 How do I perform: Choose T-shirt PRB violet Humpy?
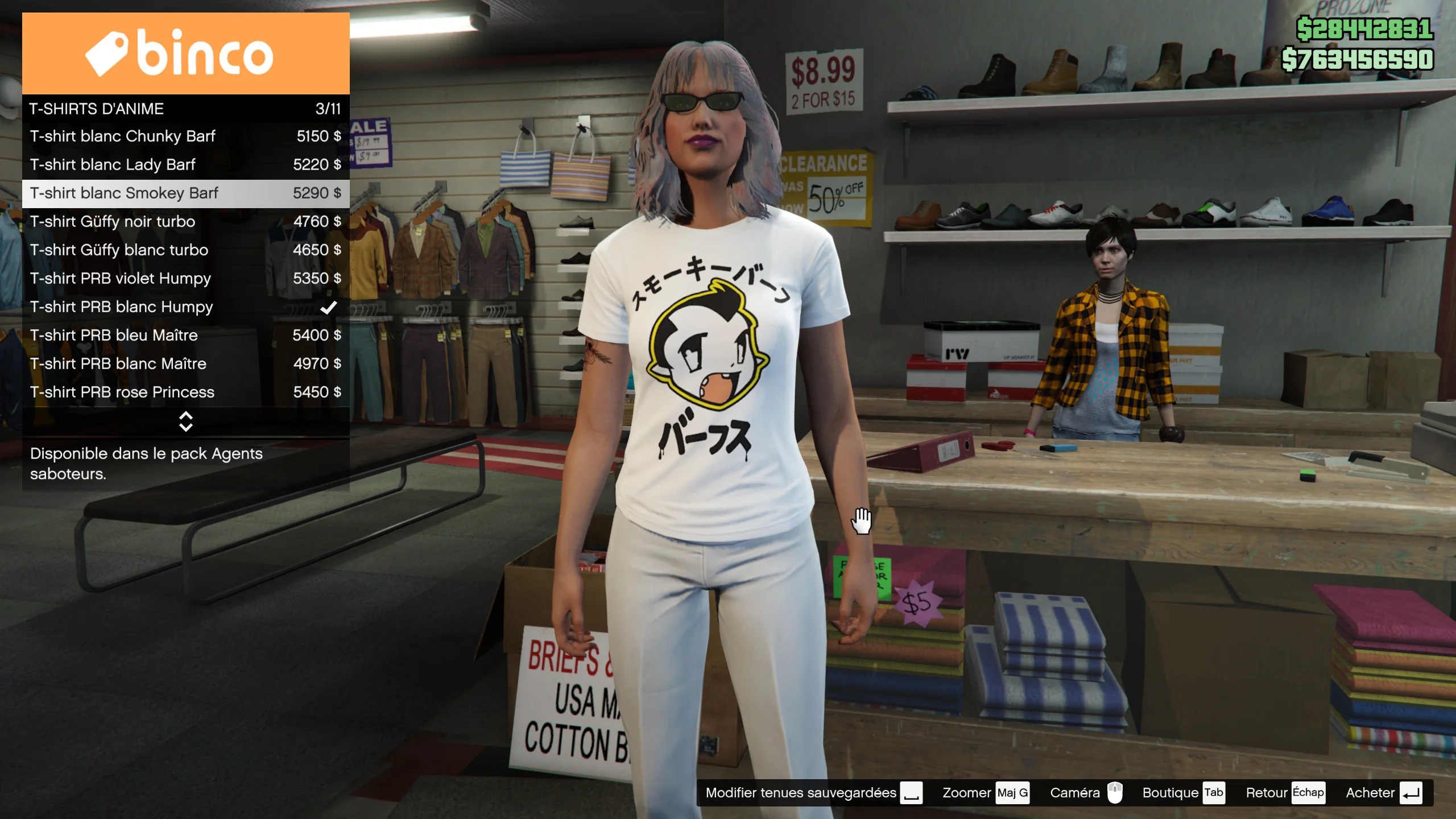pos(185,279)
